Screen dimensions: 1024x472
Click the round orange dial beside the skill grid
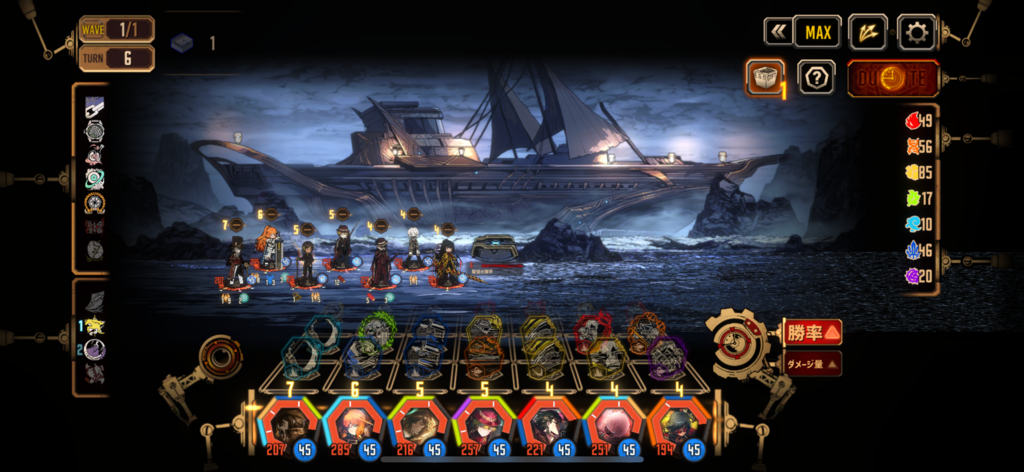(220, 356)
